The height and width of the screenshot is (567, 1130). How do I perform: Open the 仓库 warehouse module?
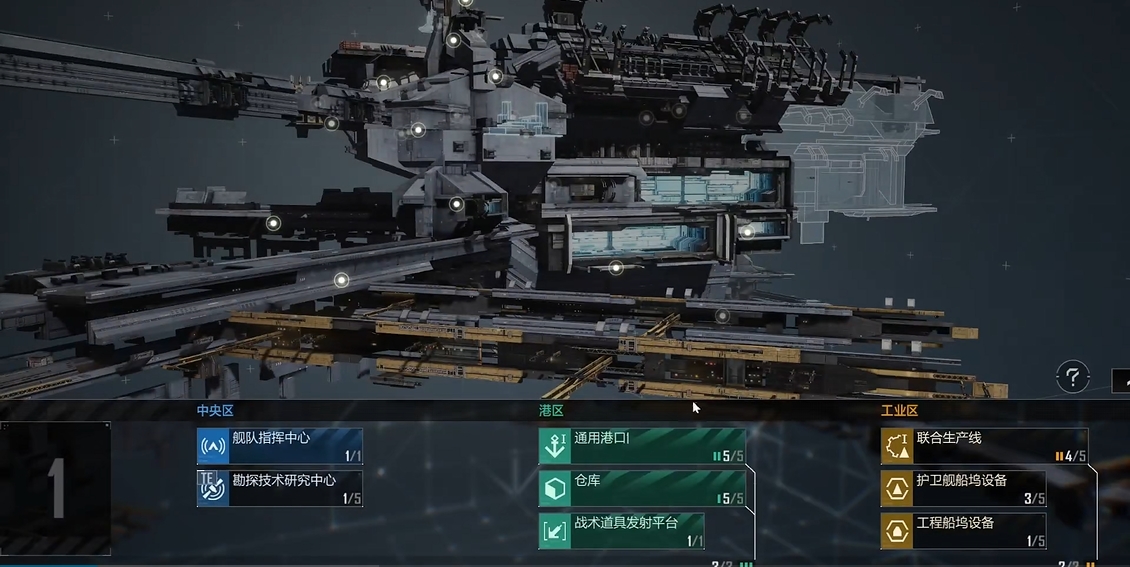pyautogui.click(x=642, y=488)
